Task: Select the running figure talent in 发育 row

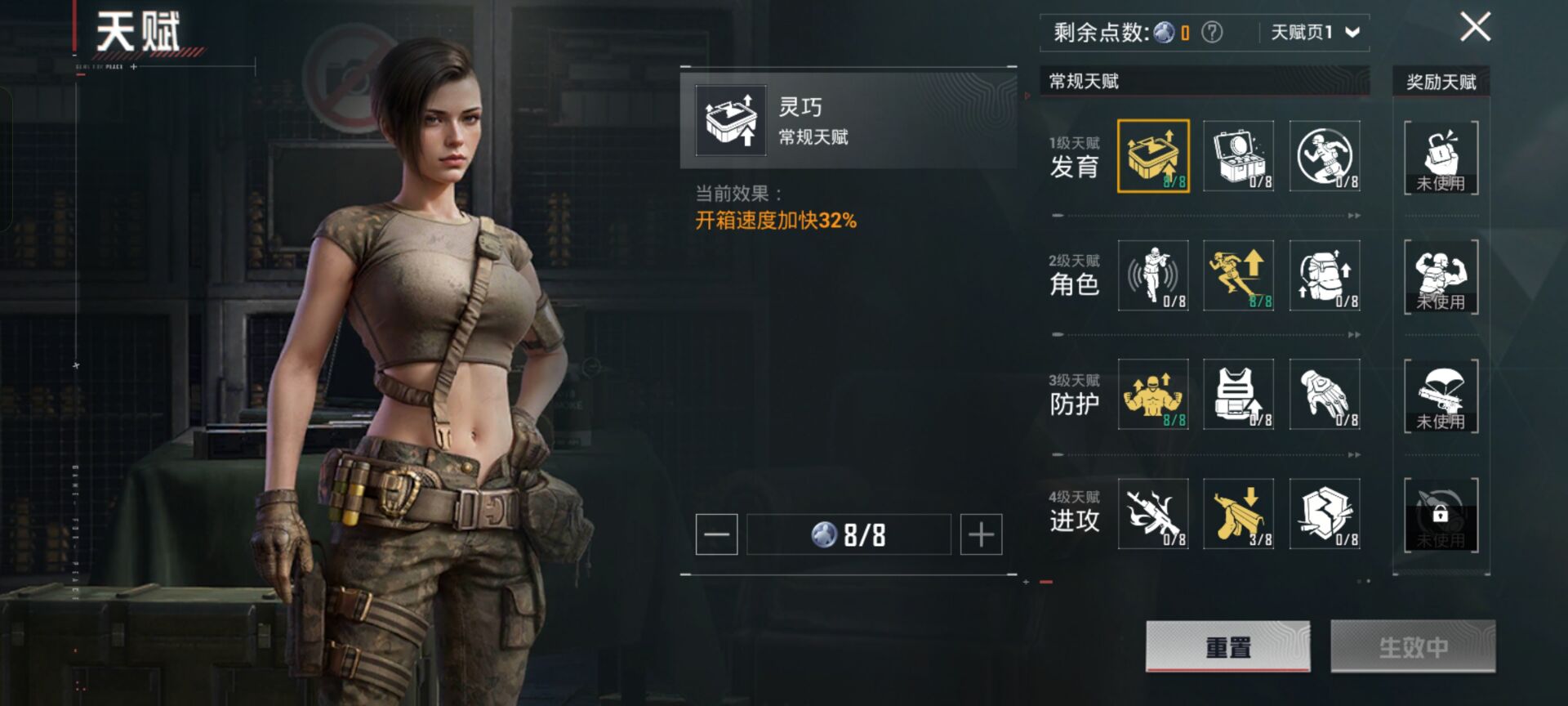Action: point(1324,155)
